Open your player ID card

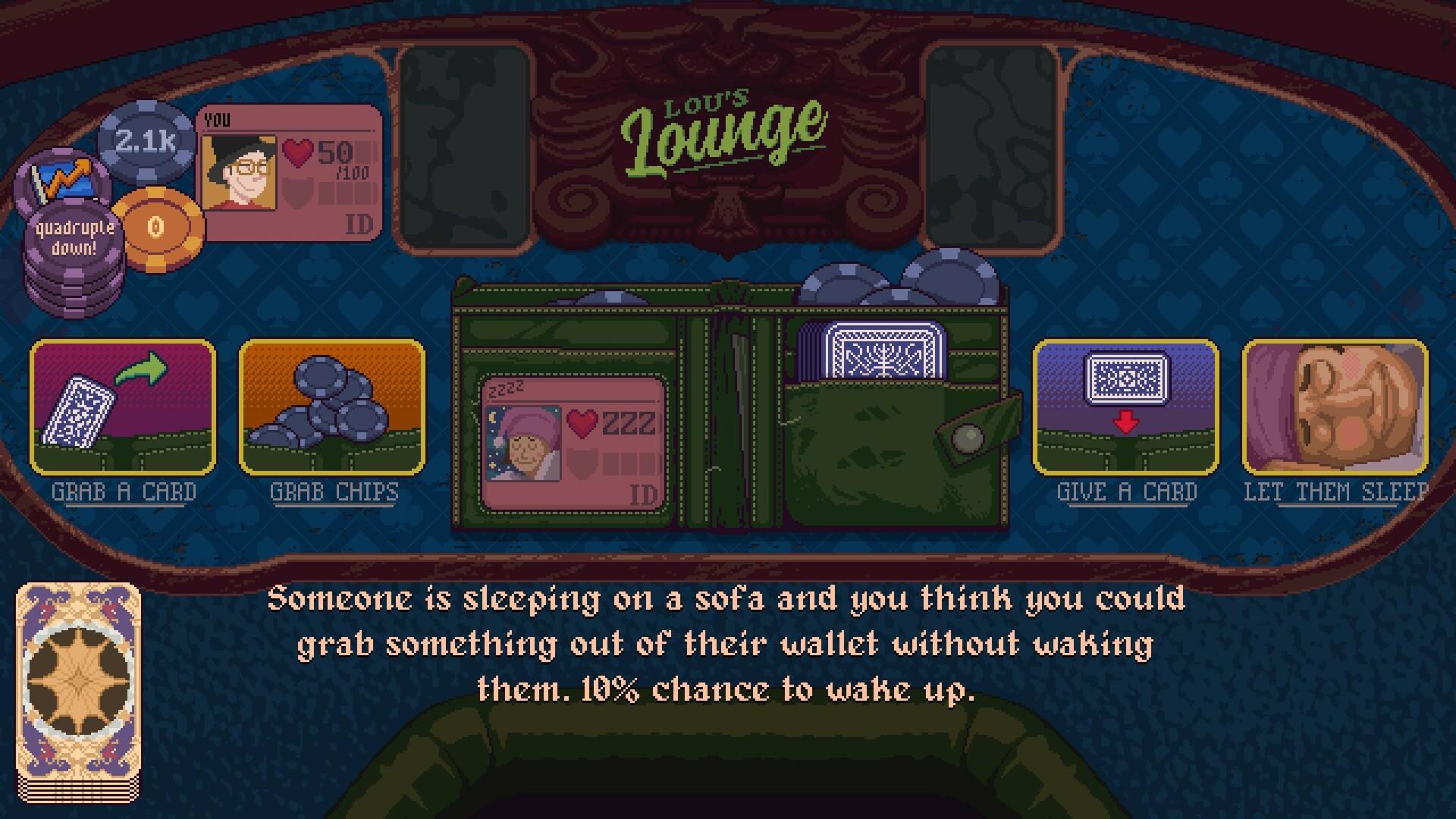(x=290, y=173)
